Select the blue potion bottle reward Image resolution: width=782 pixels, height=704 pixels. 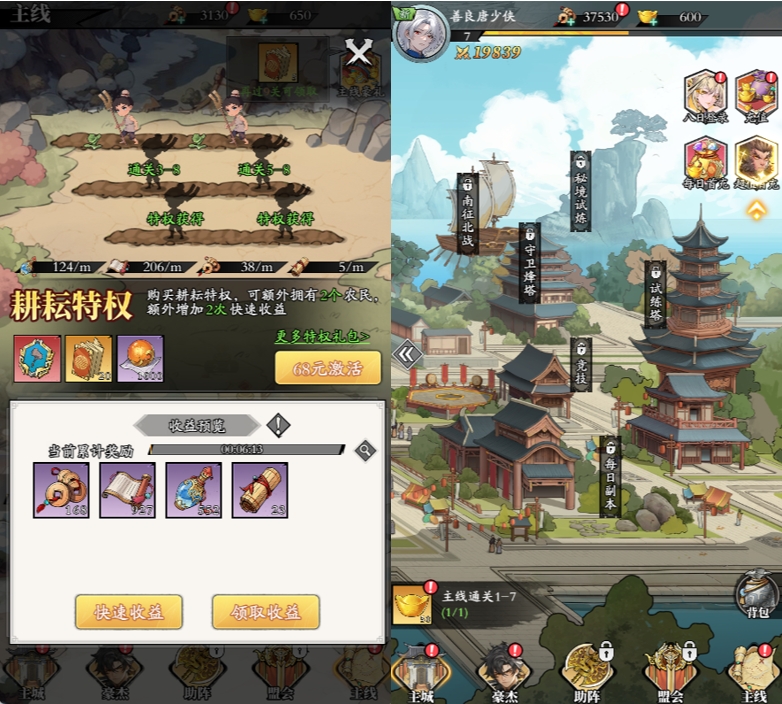click(x=193, y=489)
